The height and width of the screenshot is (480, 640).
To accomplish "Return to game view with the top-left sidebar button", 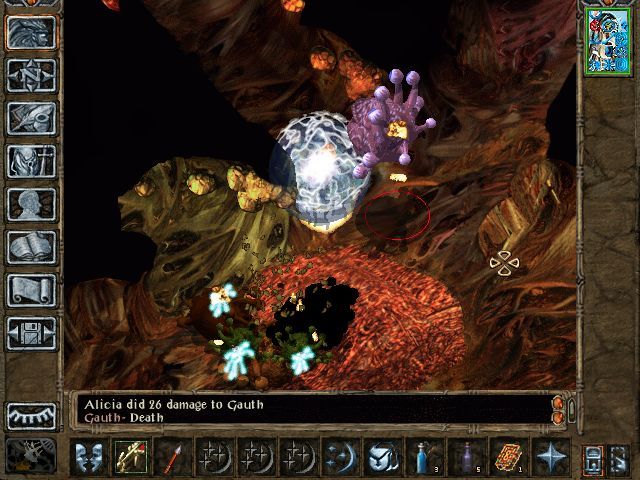I will [32, 32].
